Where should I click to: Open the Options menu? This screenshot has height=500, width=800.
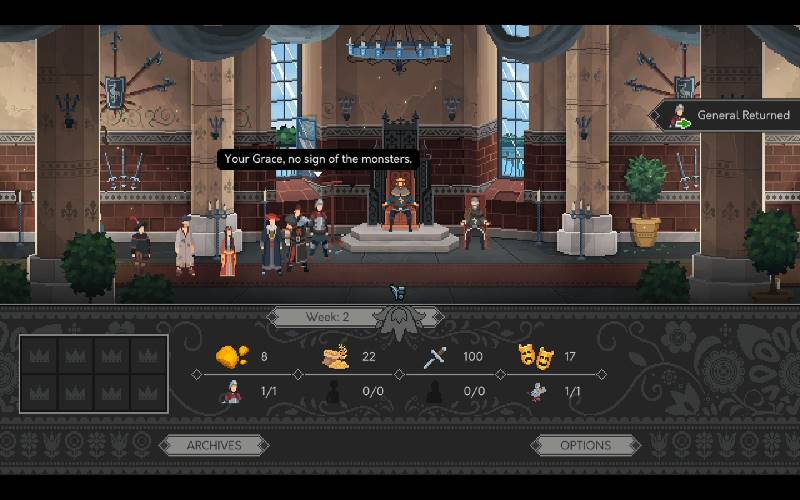[x=585, y=445]
